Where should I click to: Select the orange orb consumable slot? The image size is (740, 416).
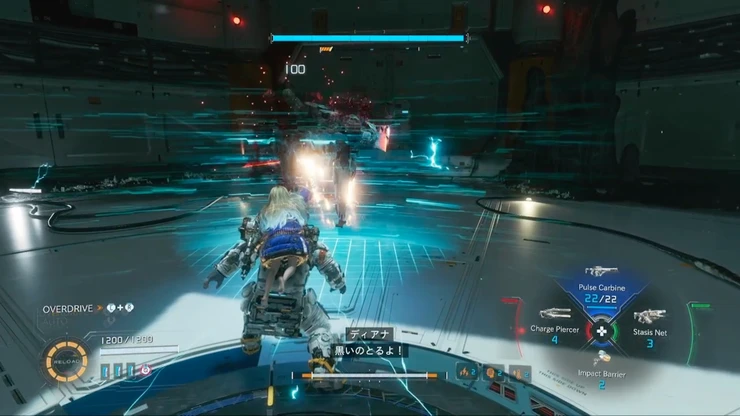tap(493, 374)
